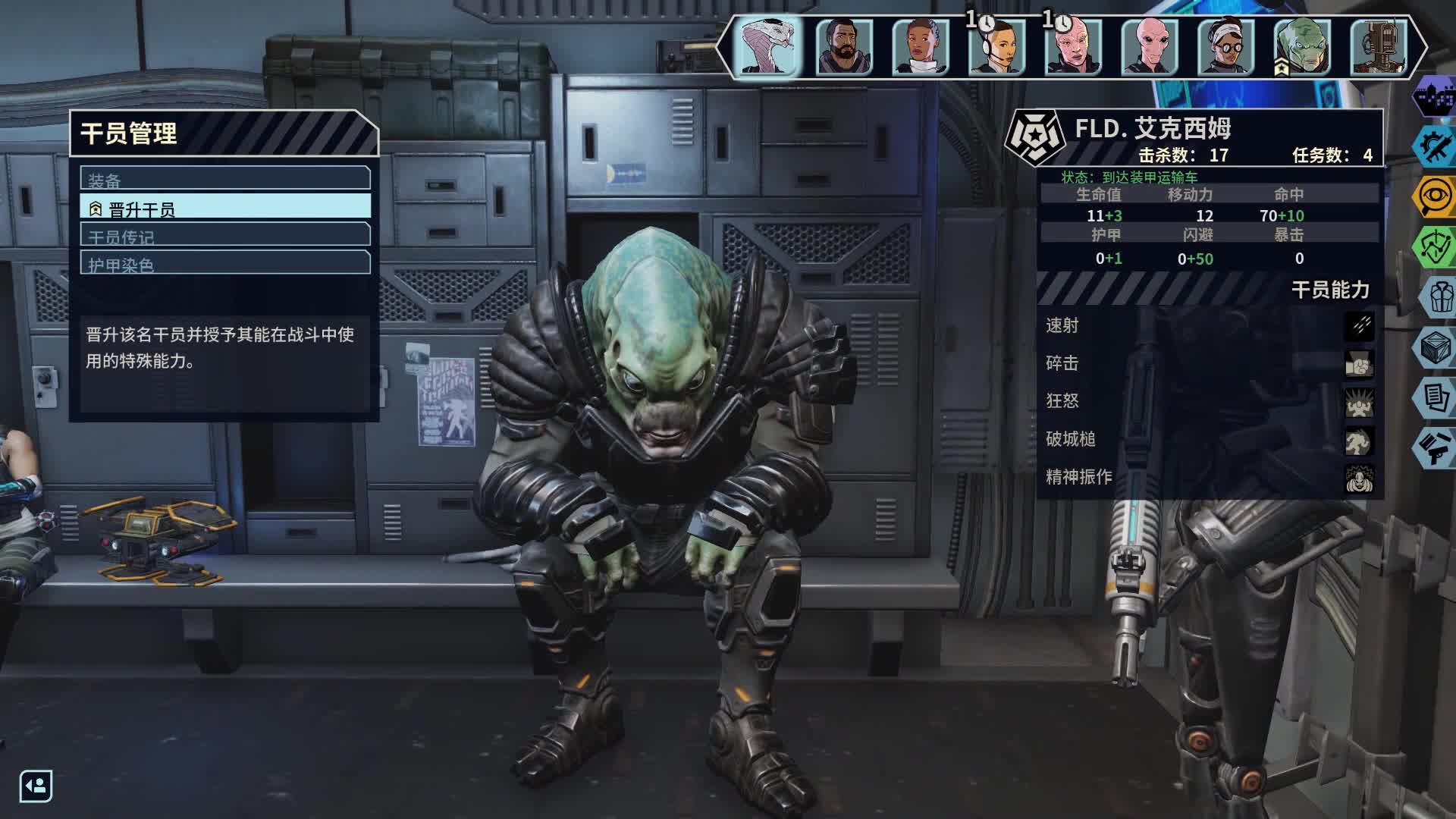Inspect the 碎击 fist ability icon
The width and height of the screenshot is (1456, 819).
[x=1359, y=364]
